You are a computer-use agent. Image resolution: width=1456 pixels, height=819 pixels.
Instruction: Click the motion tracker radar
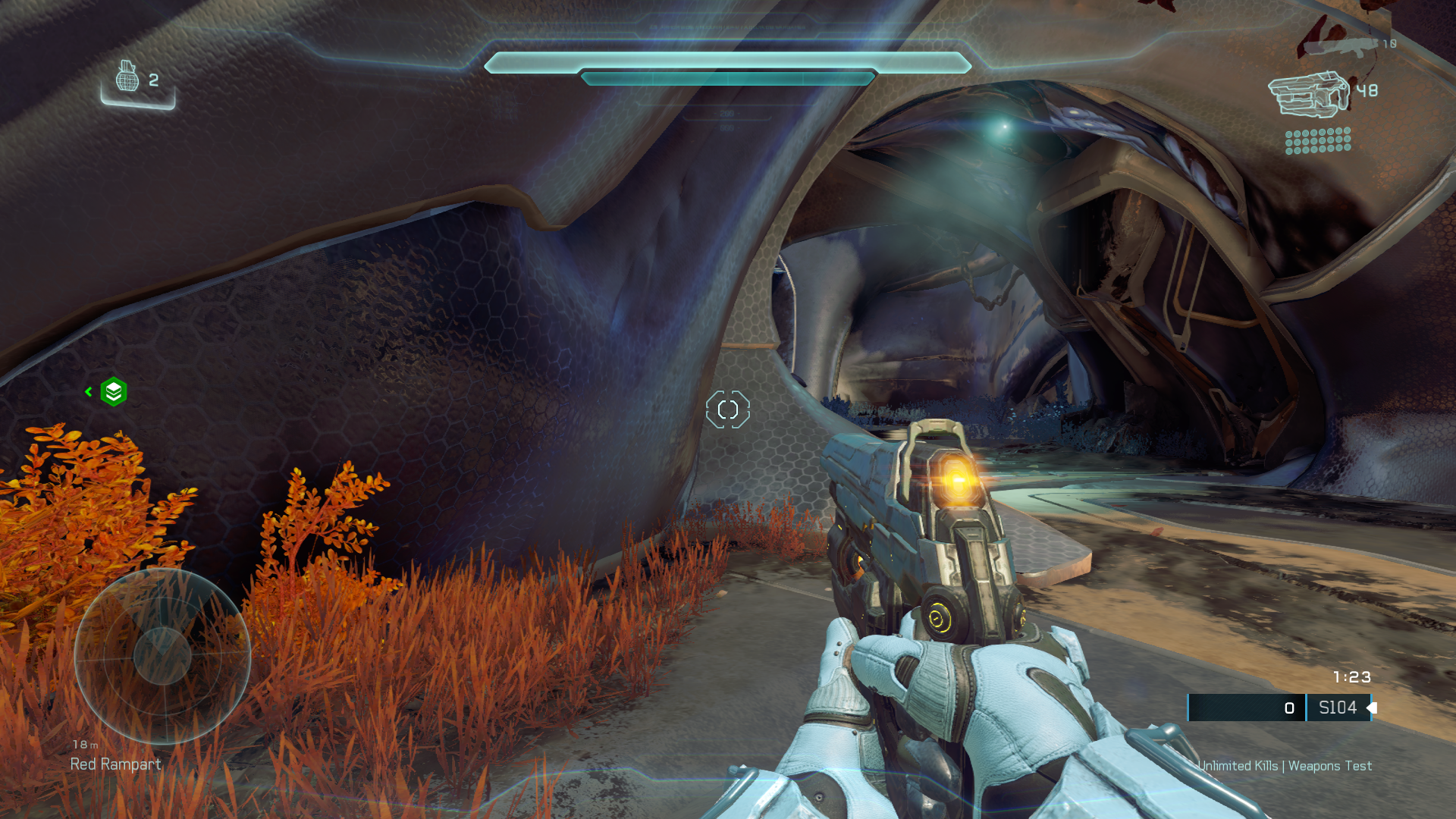(x=162, y=656)
